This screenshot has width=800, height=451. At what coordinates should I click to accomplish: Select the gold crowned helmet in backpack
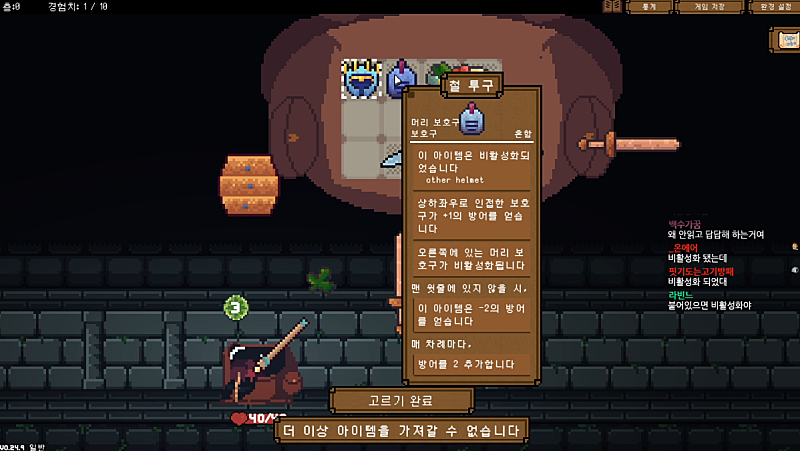pos(361,79)
